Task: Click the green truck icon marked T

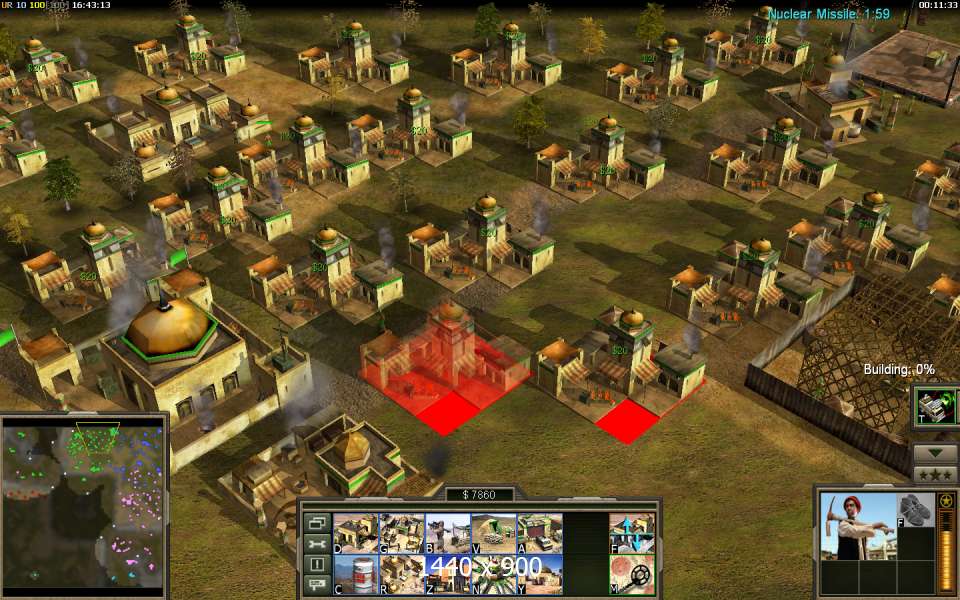Action: [x=936, y=407]
